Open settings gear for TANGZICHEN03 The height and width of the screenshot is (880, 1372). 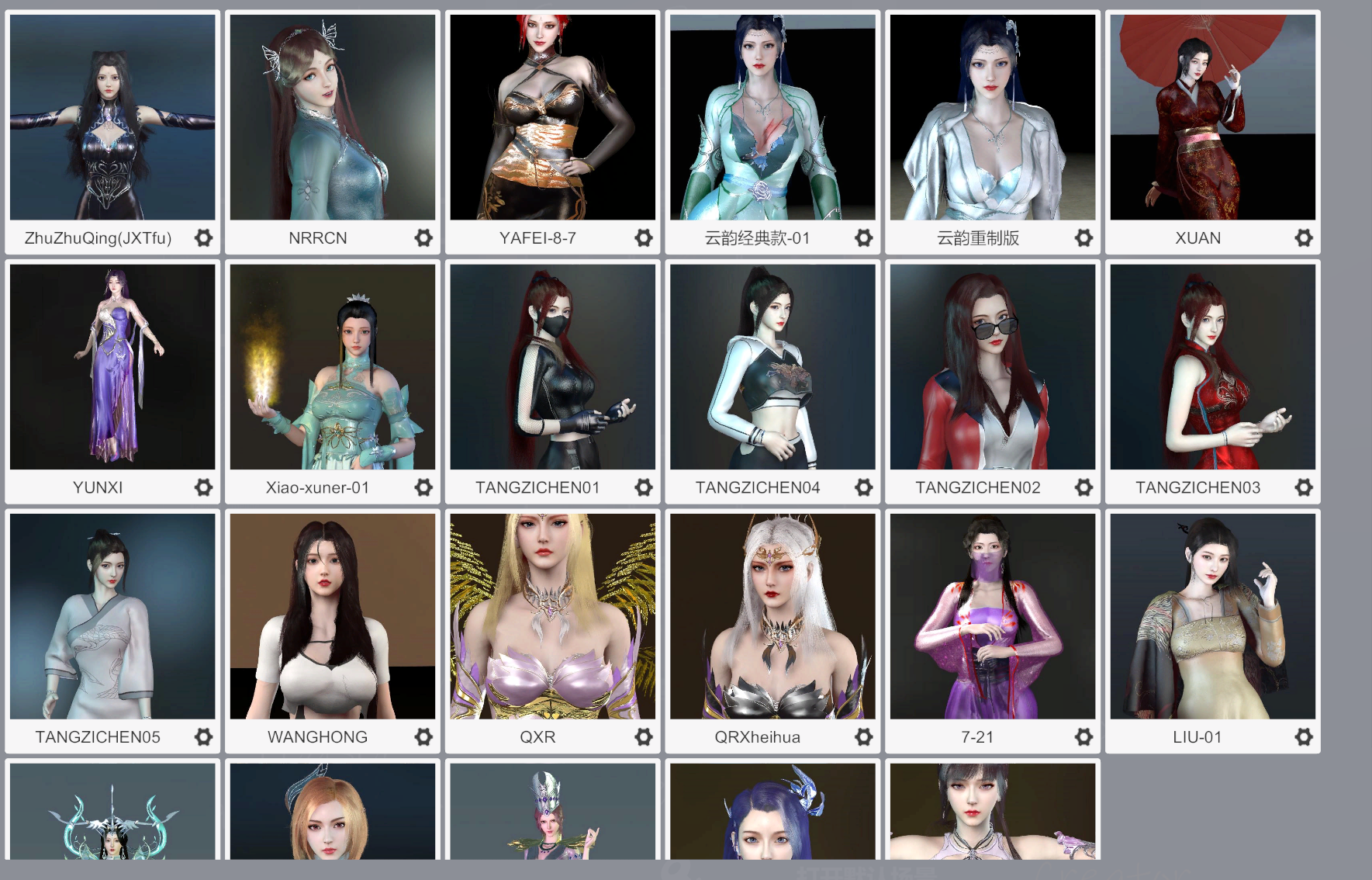click(1304, 487)
